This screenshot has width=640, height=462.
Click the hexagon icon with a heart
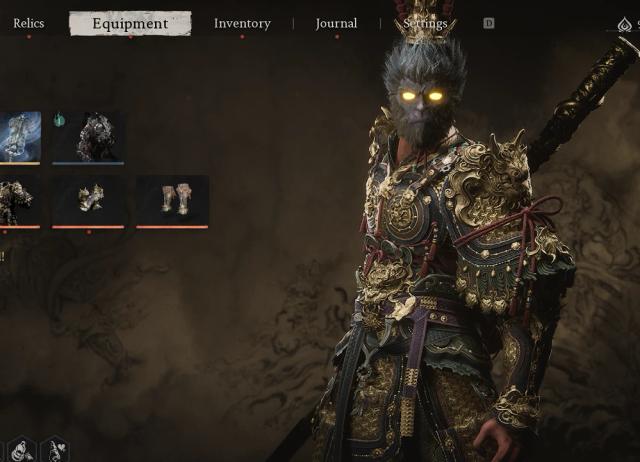click(x=53, y=451)
